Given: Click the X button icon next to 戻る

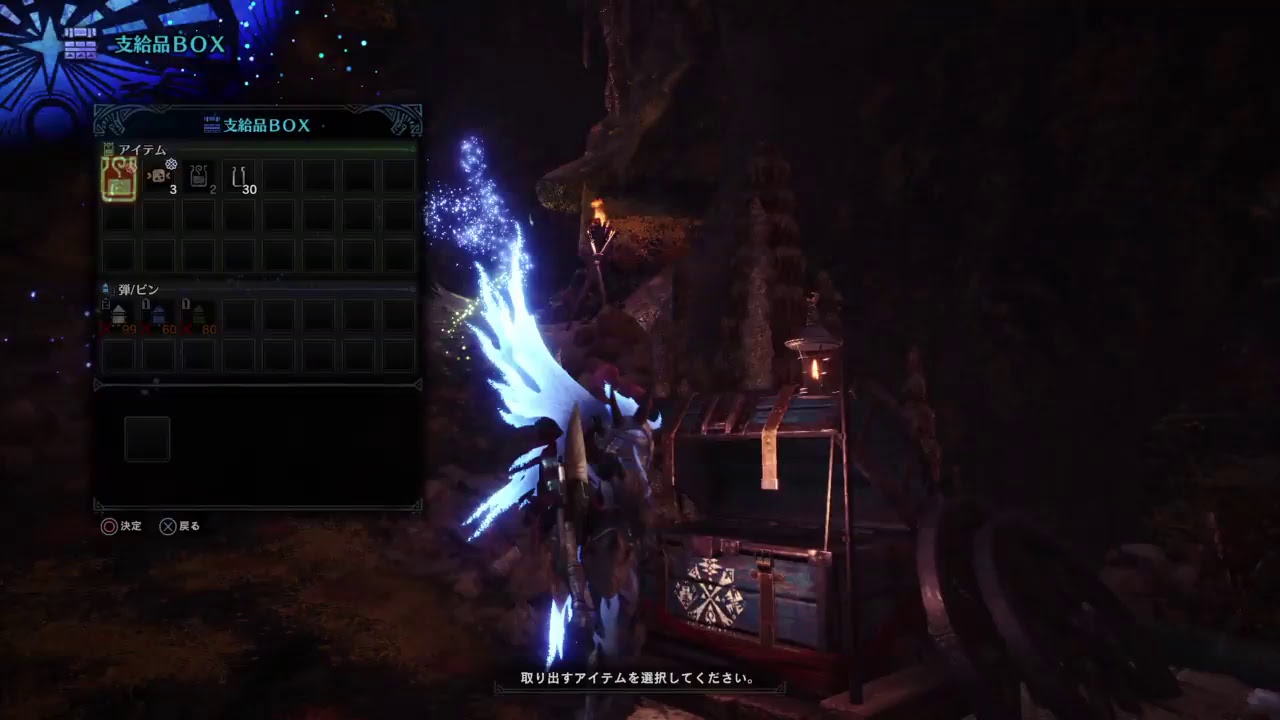Looking at the screenshot, I should click(167, 526).
